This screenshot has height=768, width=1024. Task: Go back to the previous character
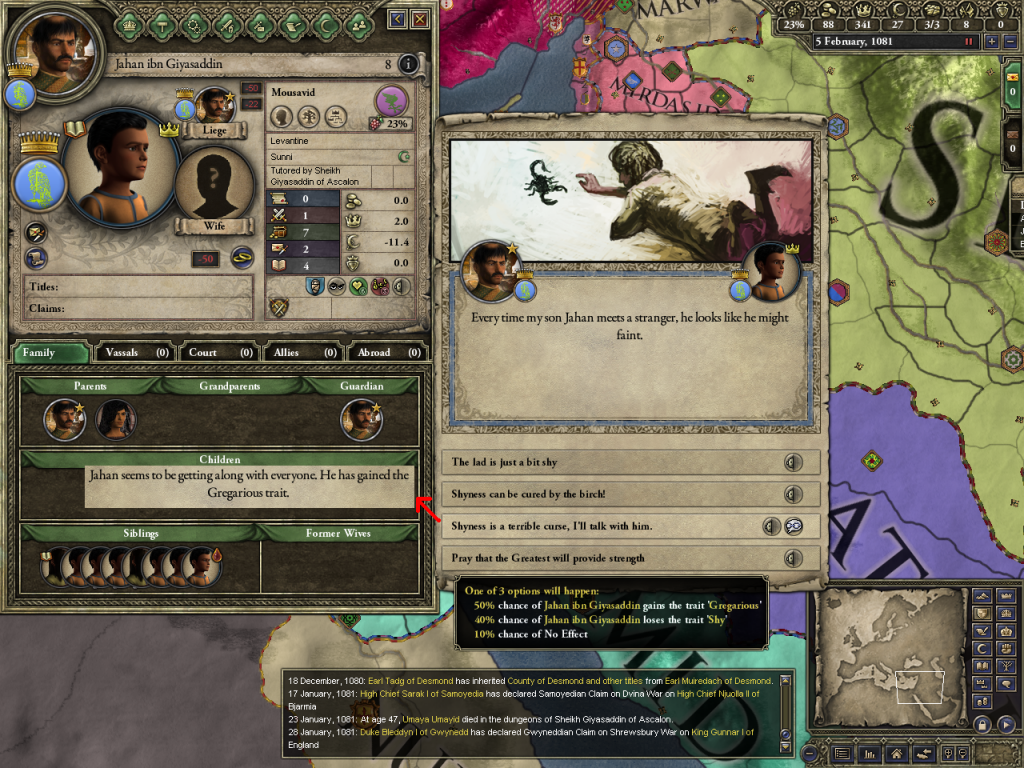point(398,19)
